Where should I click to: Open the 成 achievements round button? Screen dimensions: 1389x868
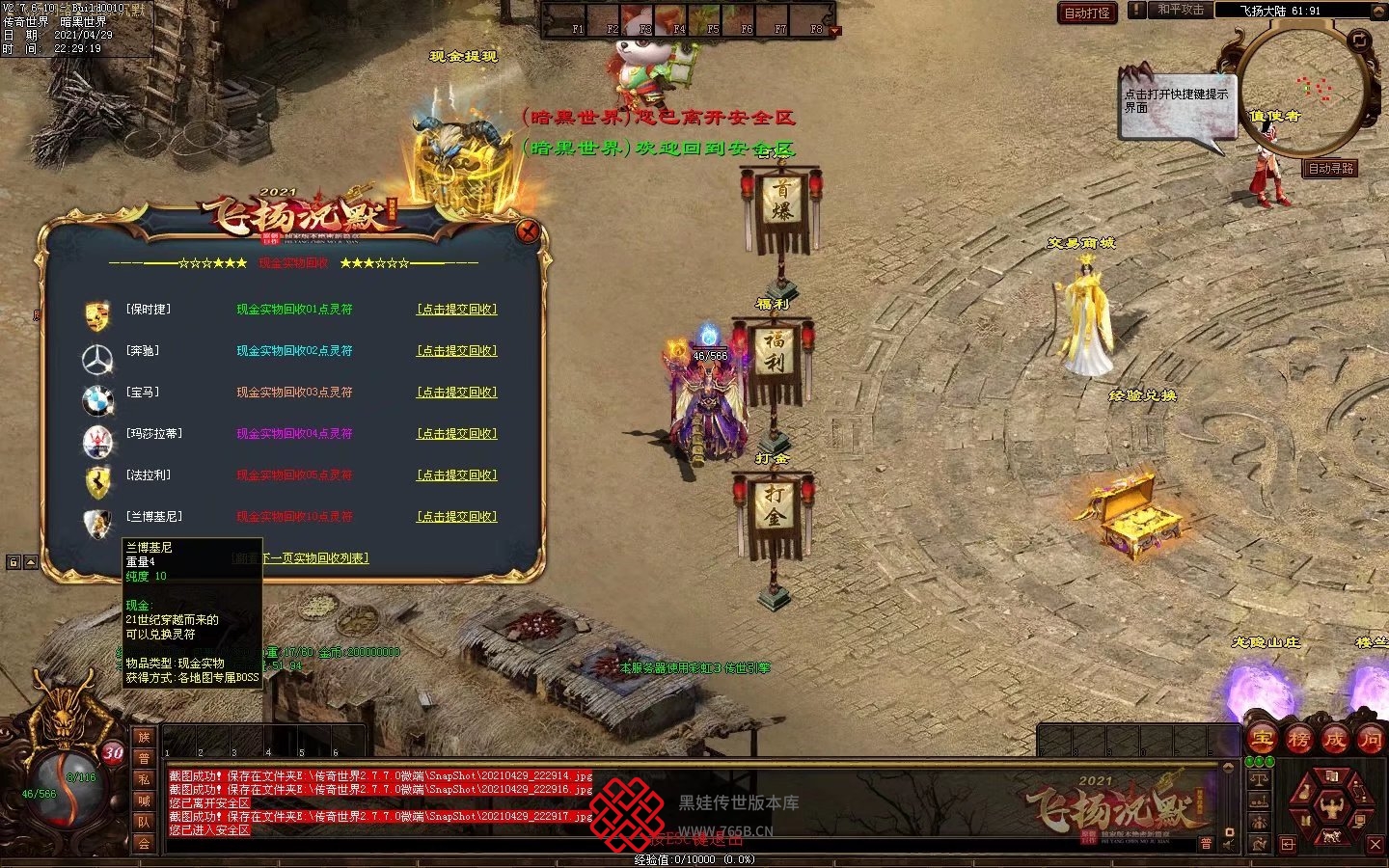1334,739
